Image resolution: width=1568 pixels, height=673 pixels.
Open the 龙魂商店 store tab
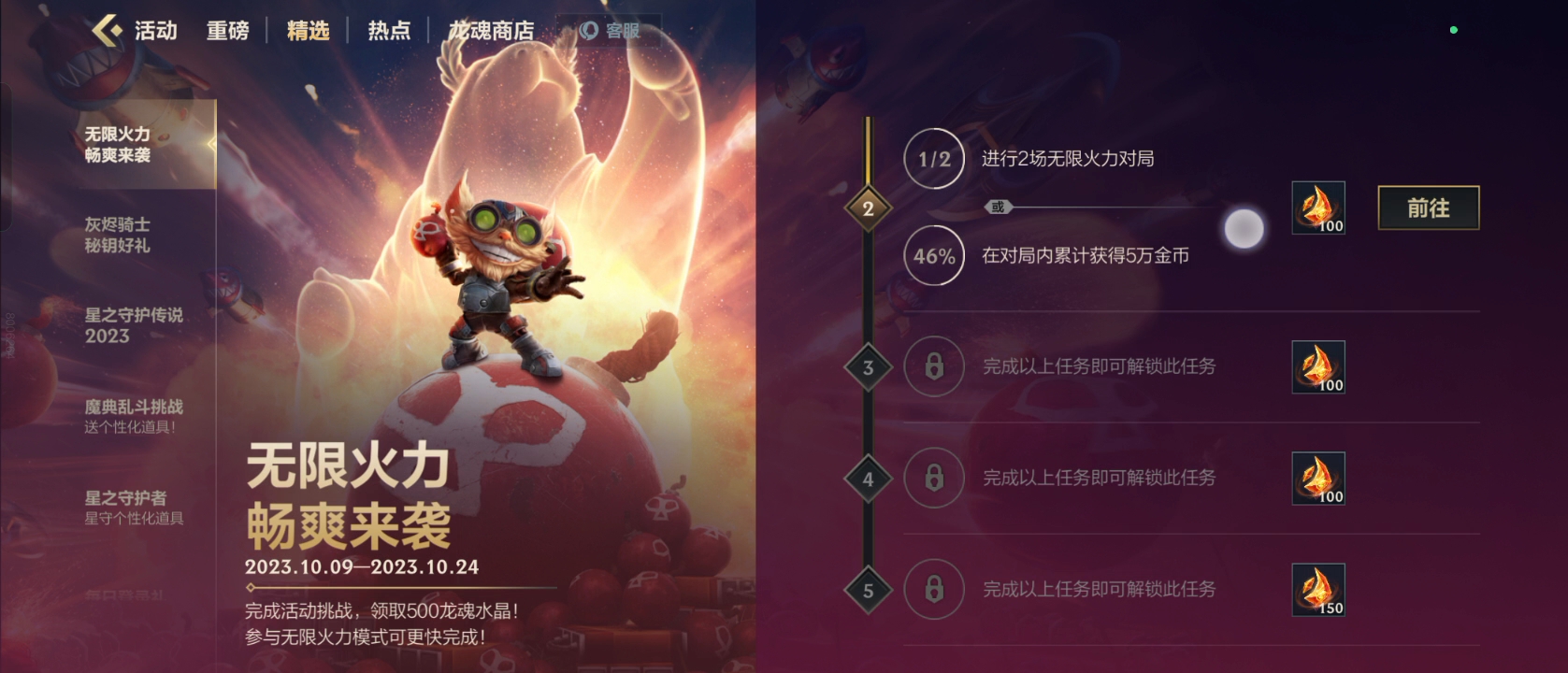pos(490,30)
